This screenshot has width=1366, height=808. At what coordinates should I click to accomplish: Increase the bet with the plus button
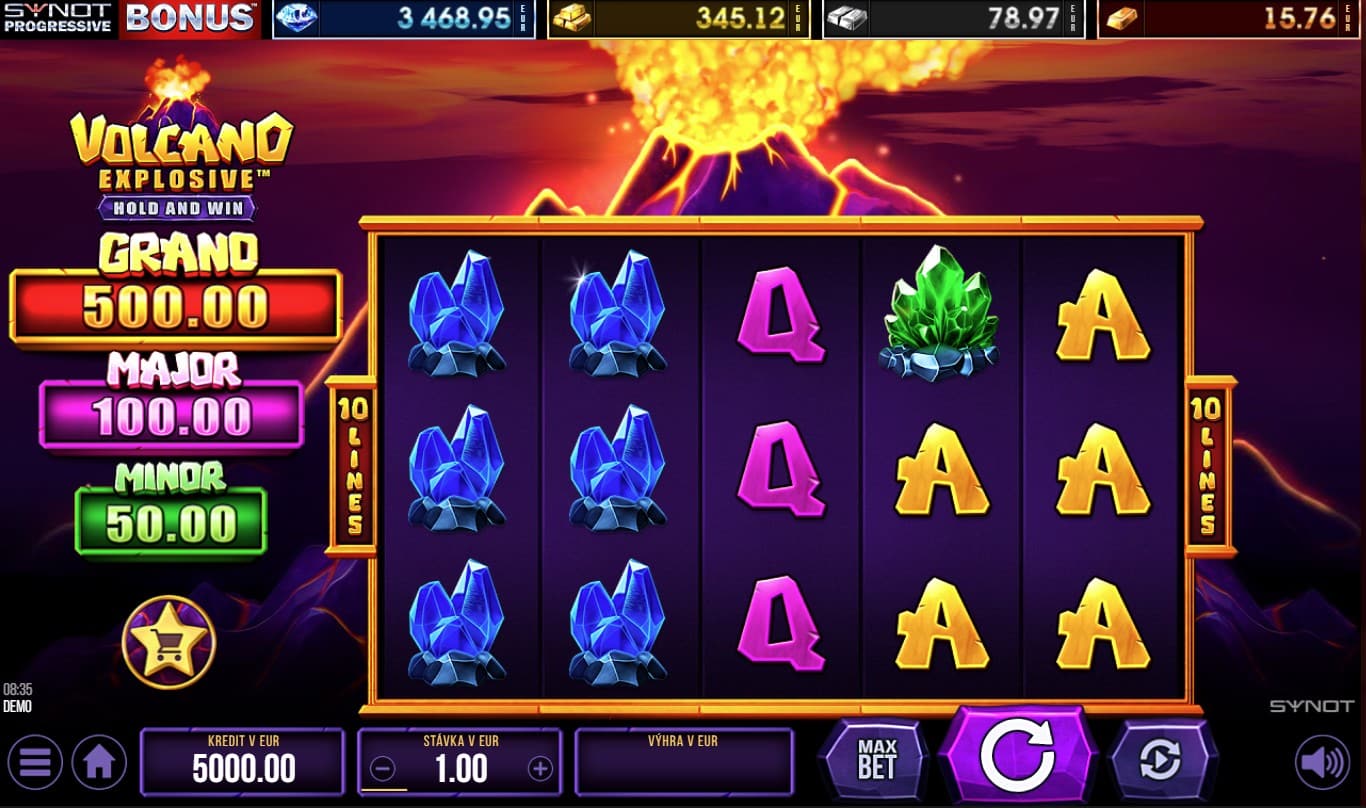click(x=540, y=768)
